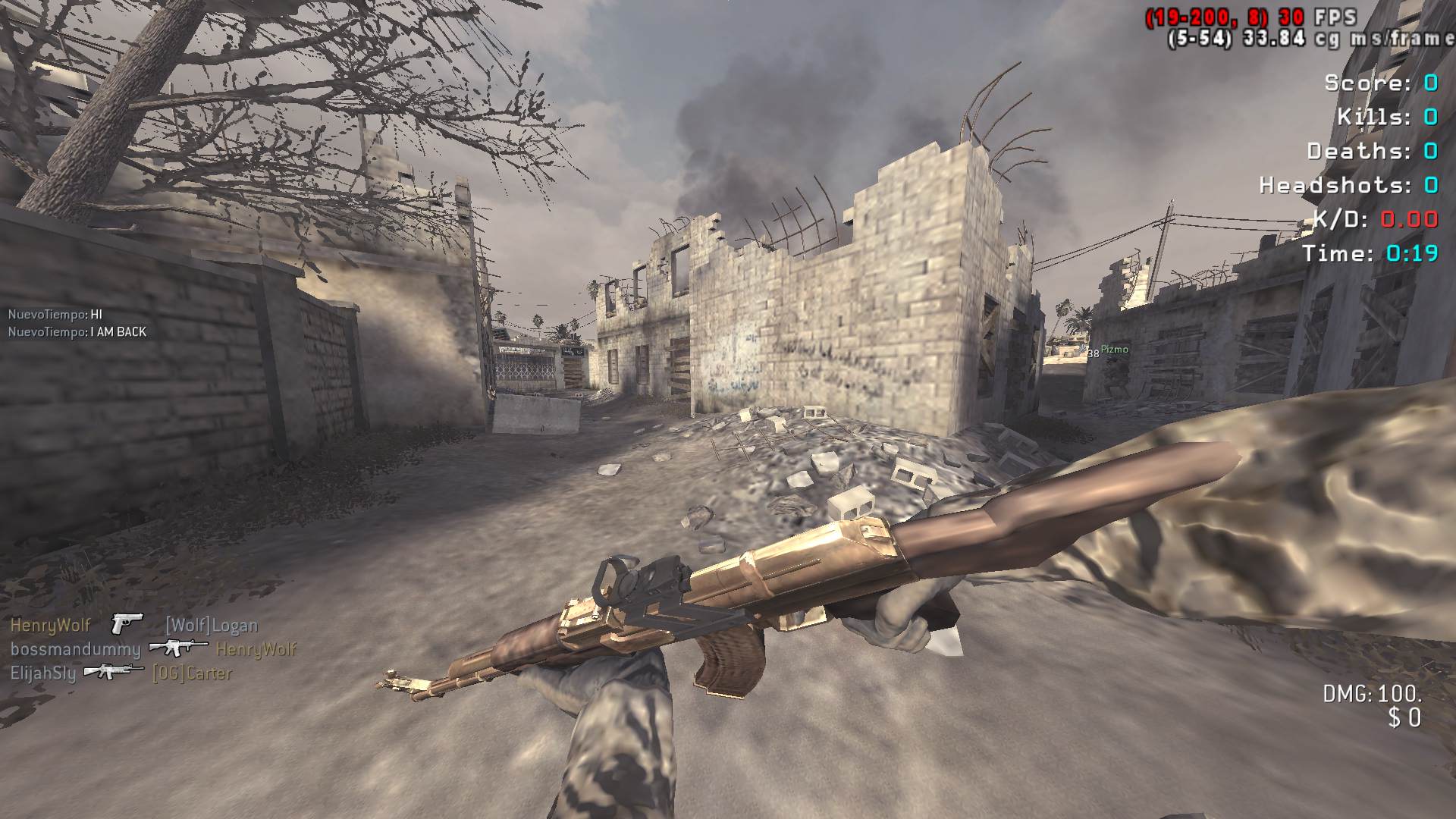Screen dimensions: 1456x819
Task: Select the Pizmo player name tag
Action: (x=1114, y=350)
